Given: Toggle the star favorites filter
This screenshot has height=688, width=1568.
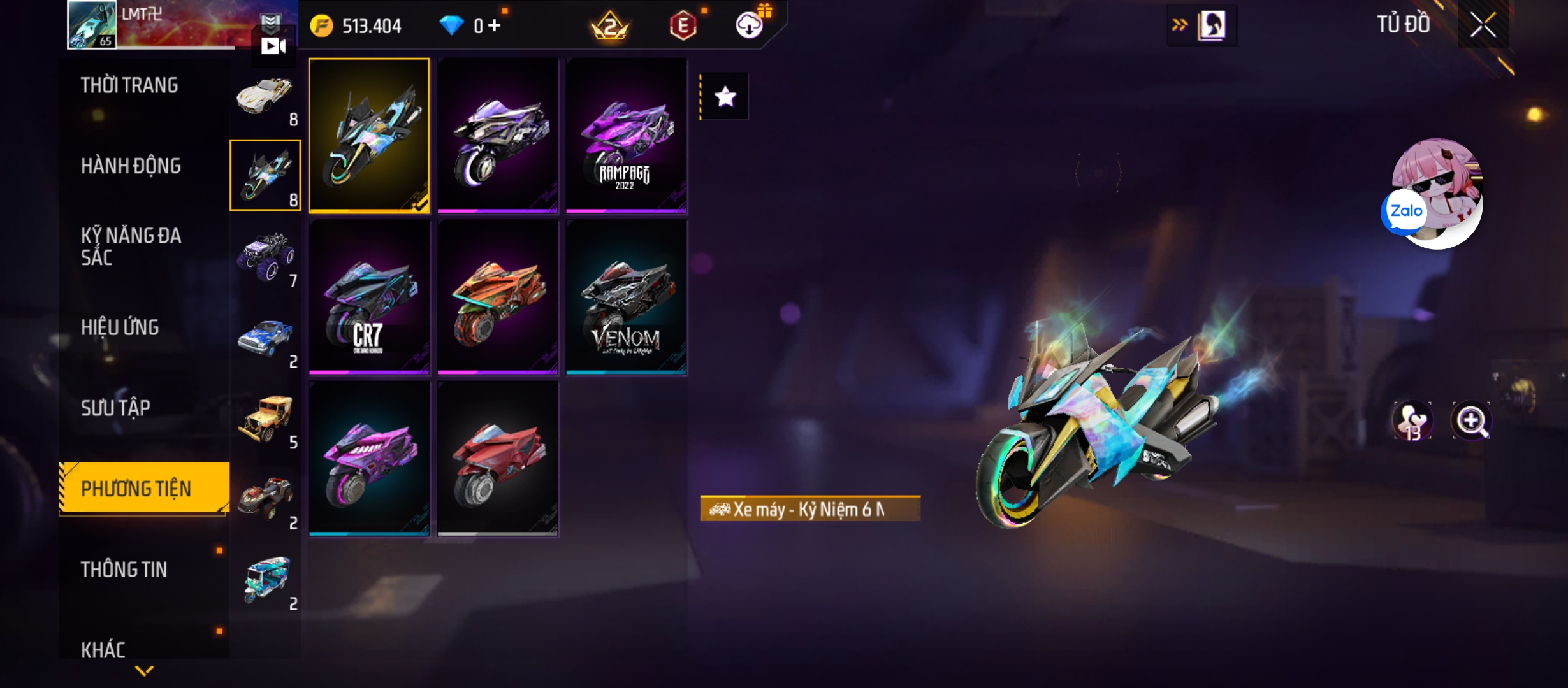Looking at the screenshot, I should pos(725,97).
